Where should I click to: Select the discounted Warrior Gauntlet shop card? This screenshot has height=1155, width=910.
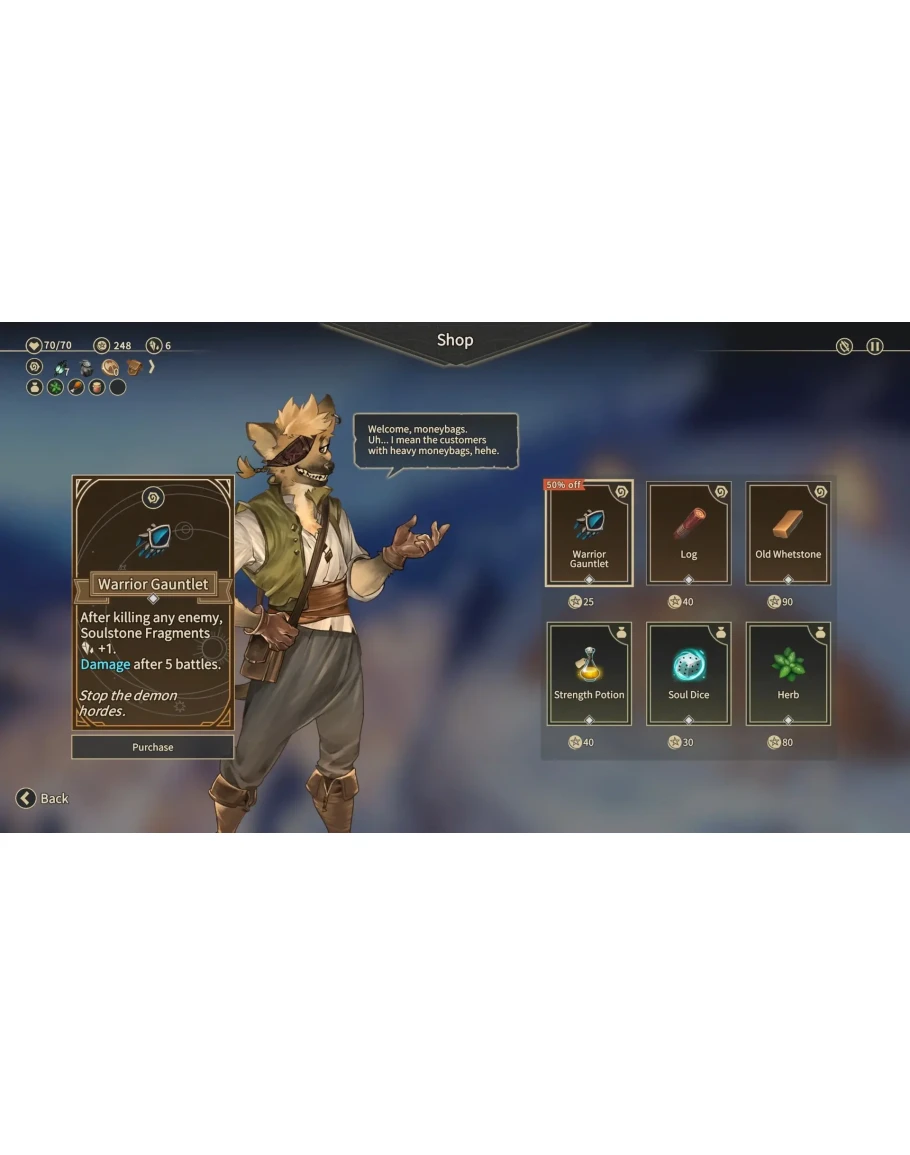[x=589, y=533]
